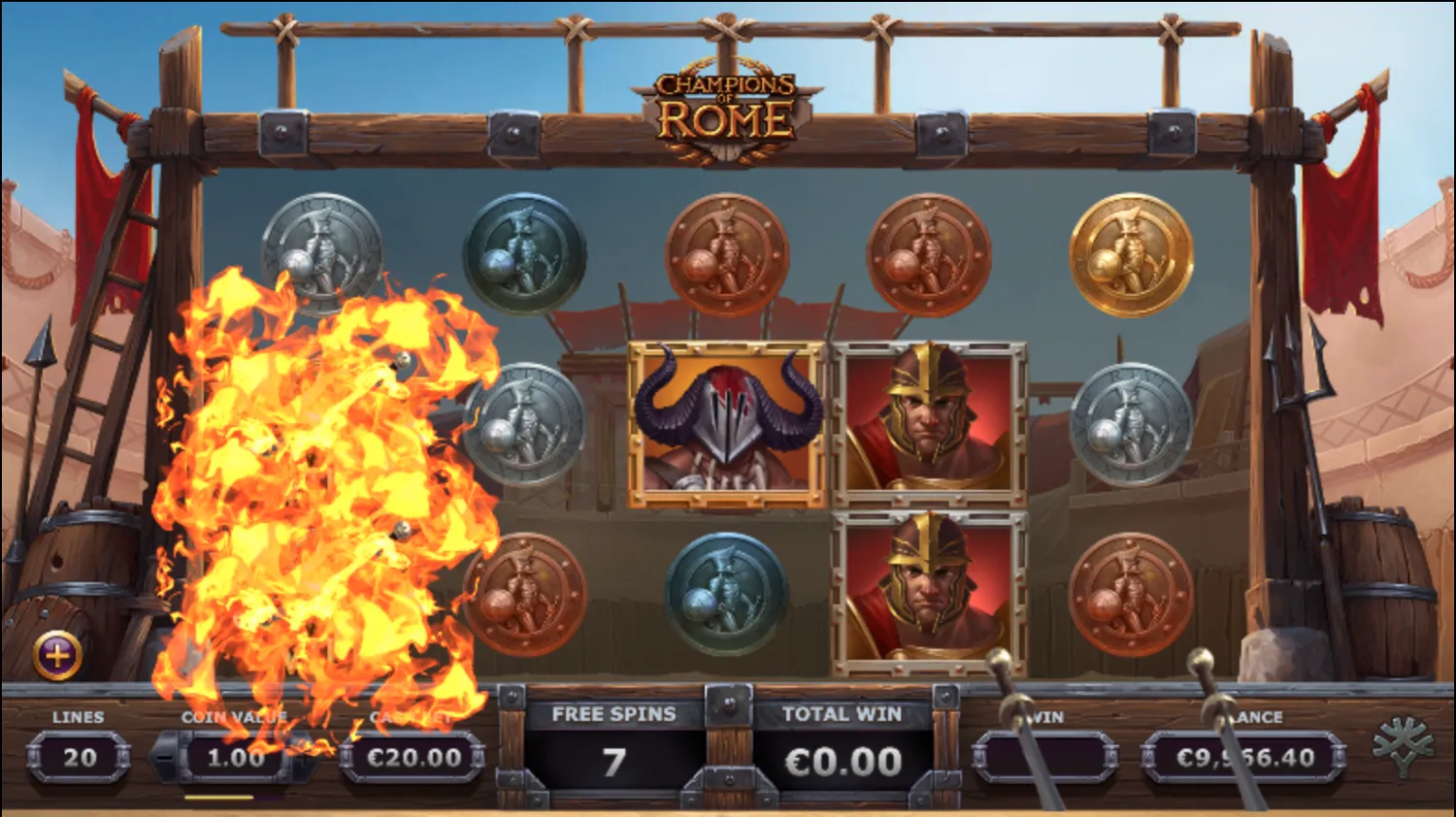Click the Cash Bet display showing €20.00
The width and height of the screenshot is (1456, 817).
(x=413, y=760)
